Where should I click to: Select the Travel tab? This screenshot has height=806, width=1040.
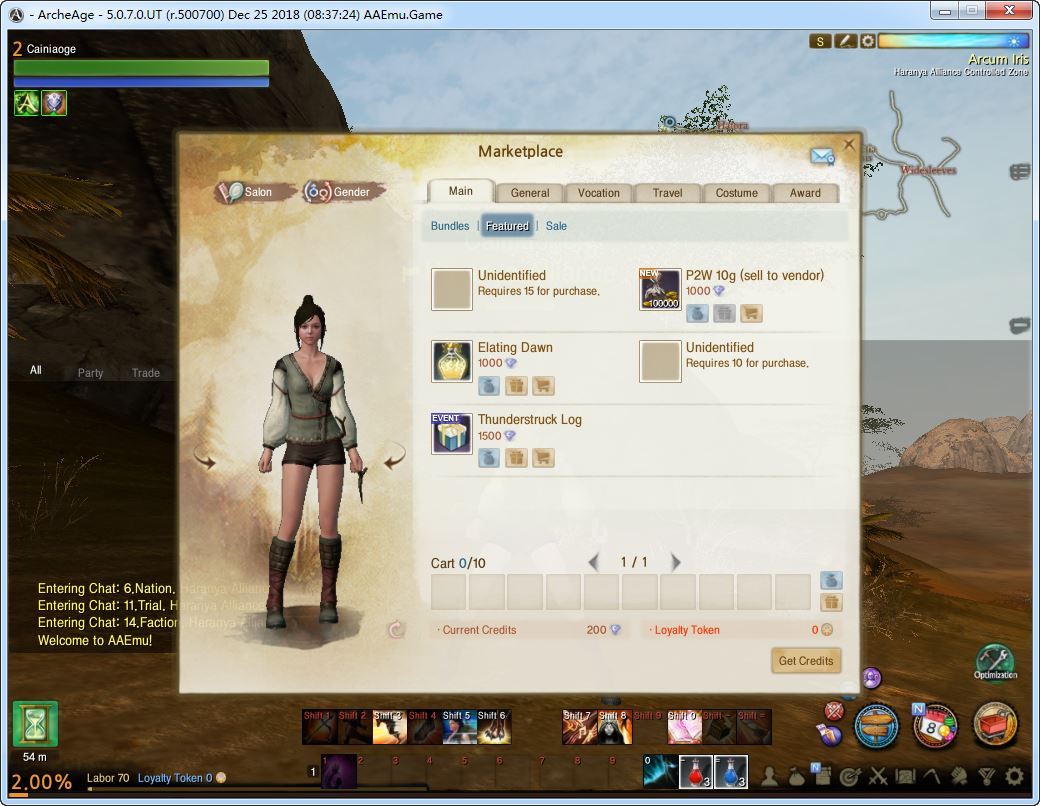667,193
